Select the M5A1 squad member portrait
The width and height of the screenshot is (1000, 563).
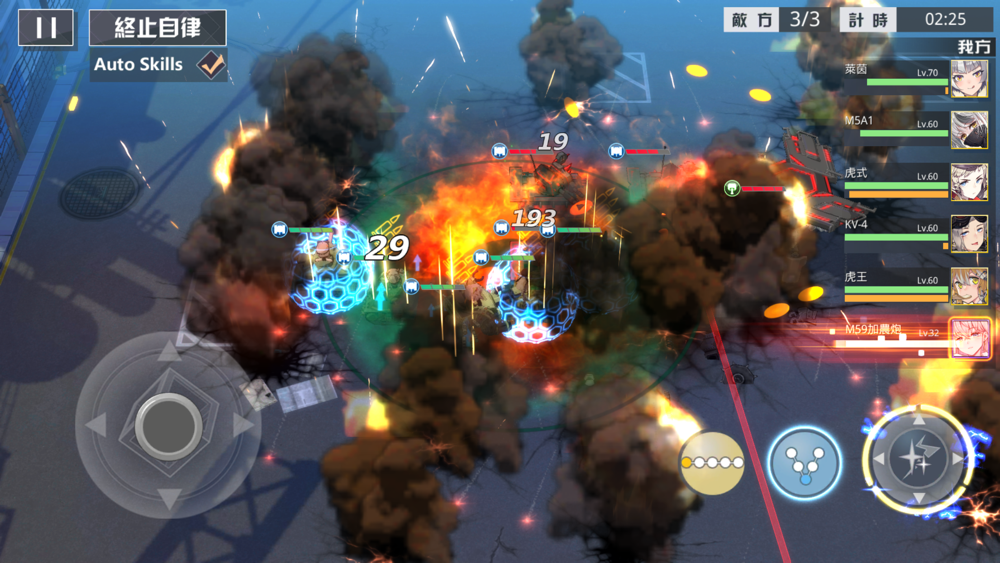[x=968, y=130]
